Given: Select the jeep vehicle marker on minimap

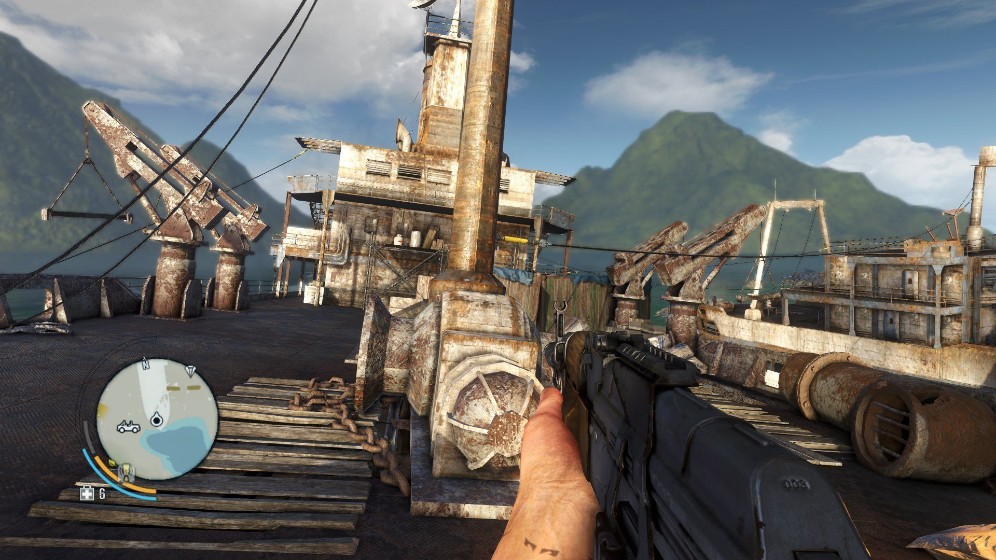Looking at the screenshot, I should [x=128, y=427].
